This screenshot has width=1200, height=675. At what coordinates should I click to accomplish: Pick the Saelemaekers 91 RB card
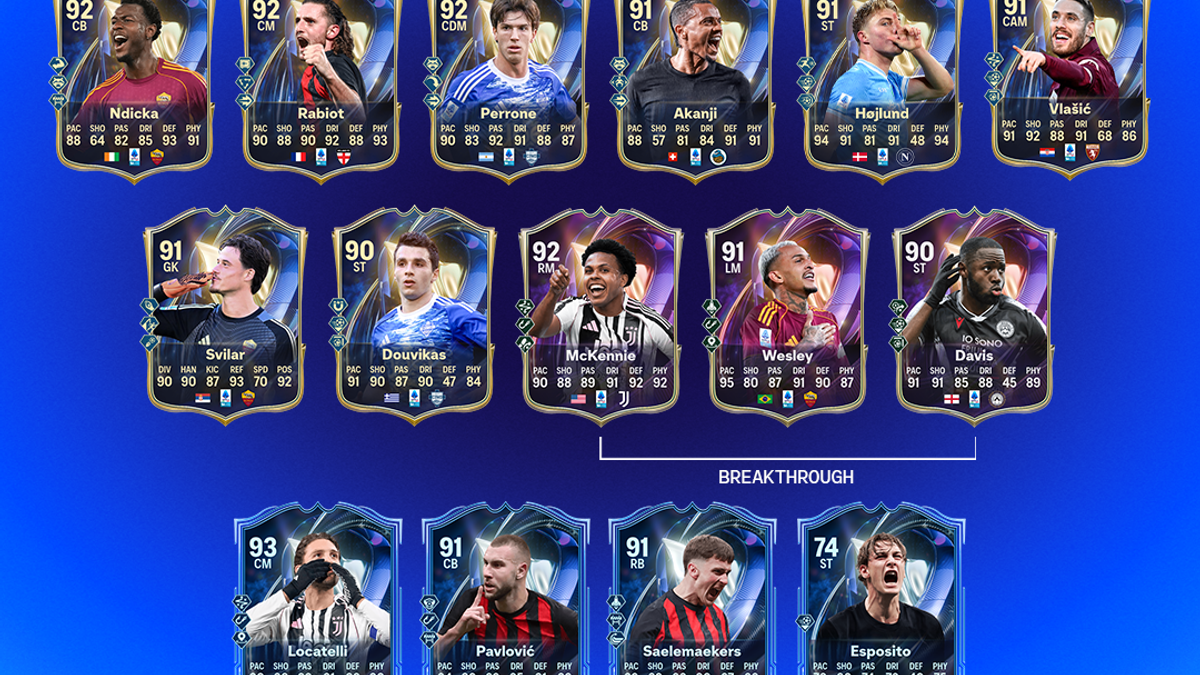[693, 590]
